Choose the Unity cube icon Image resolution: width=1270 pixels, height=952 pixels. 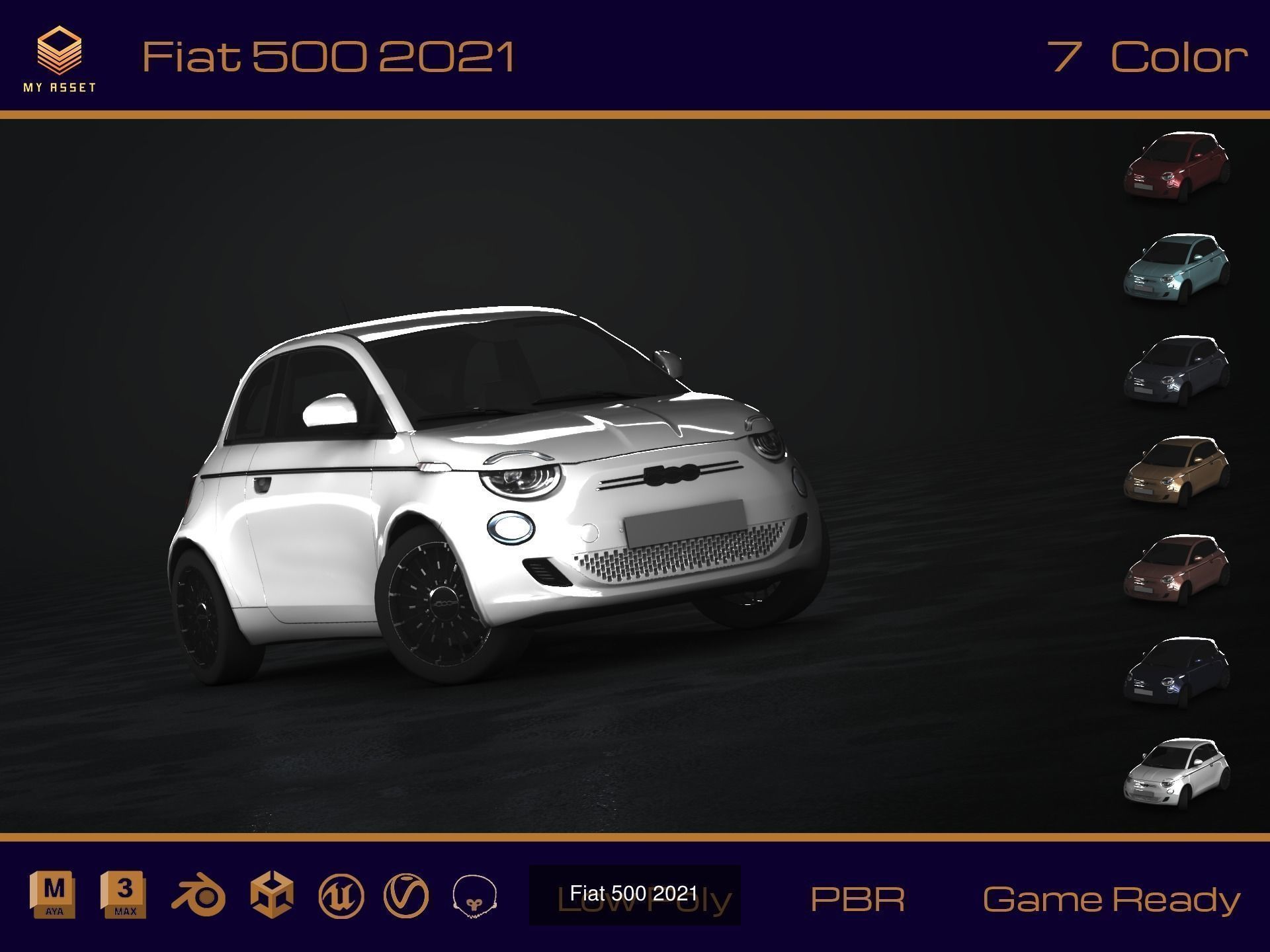coord(271,895)
